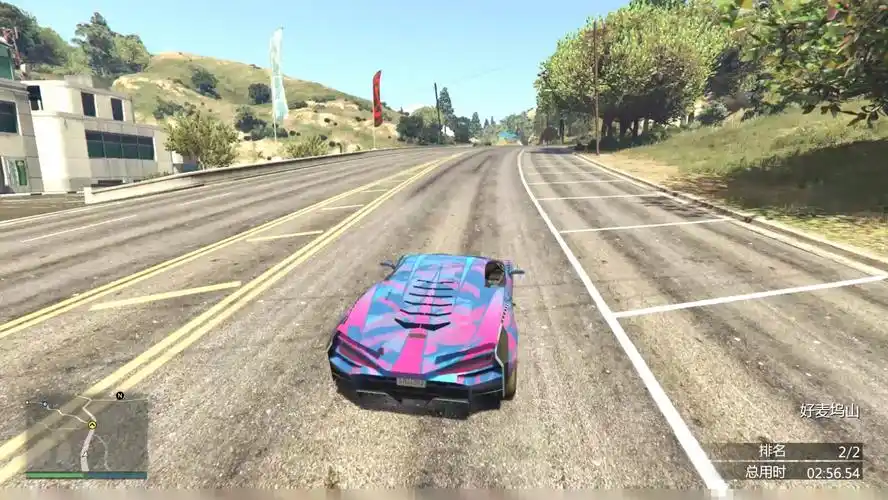Screen dimensions: 888x500
Task: Select the north compass marker on the minimap
Action: click(x=120, y=396)
